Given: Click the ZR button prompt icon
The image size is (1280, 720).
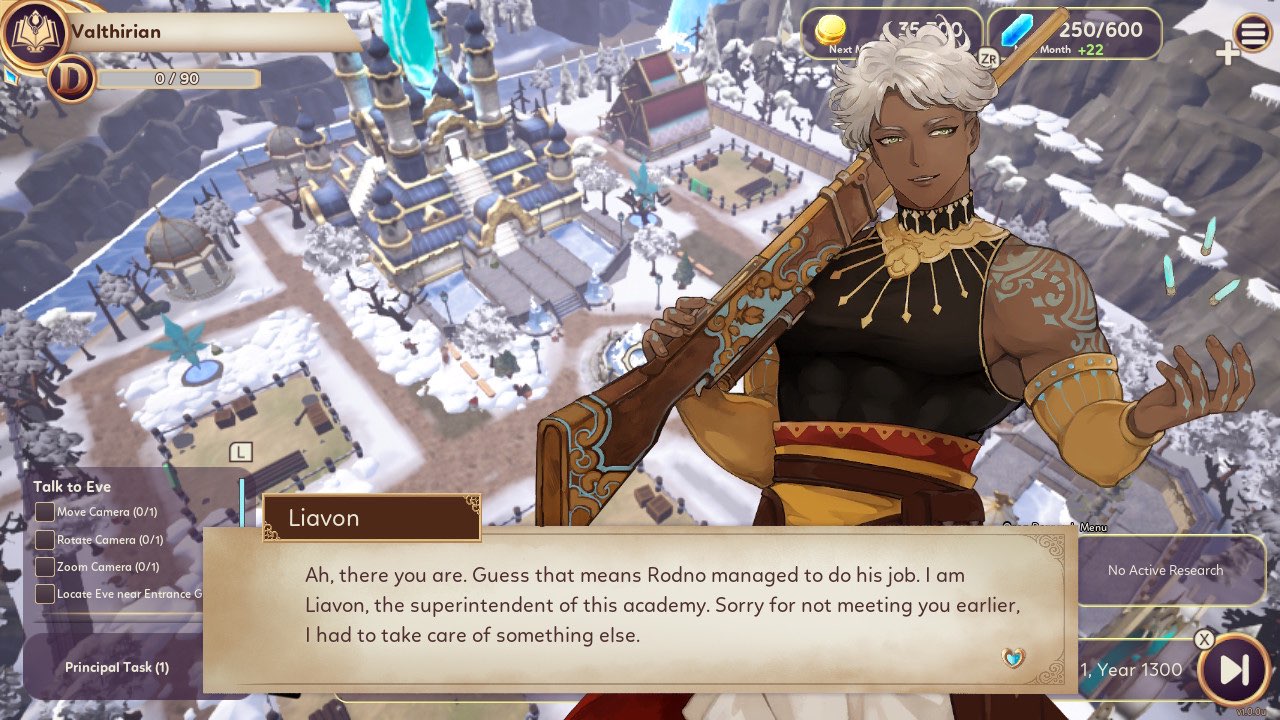Looking at the screenshot, I should [x=988, y=58].
